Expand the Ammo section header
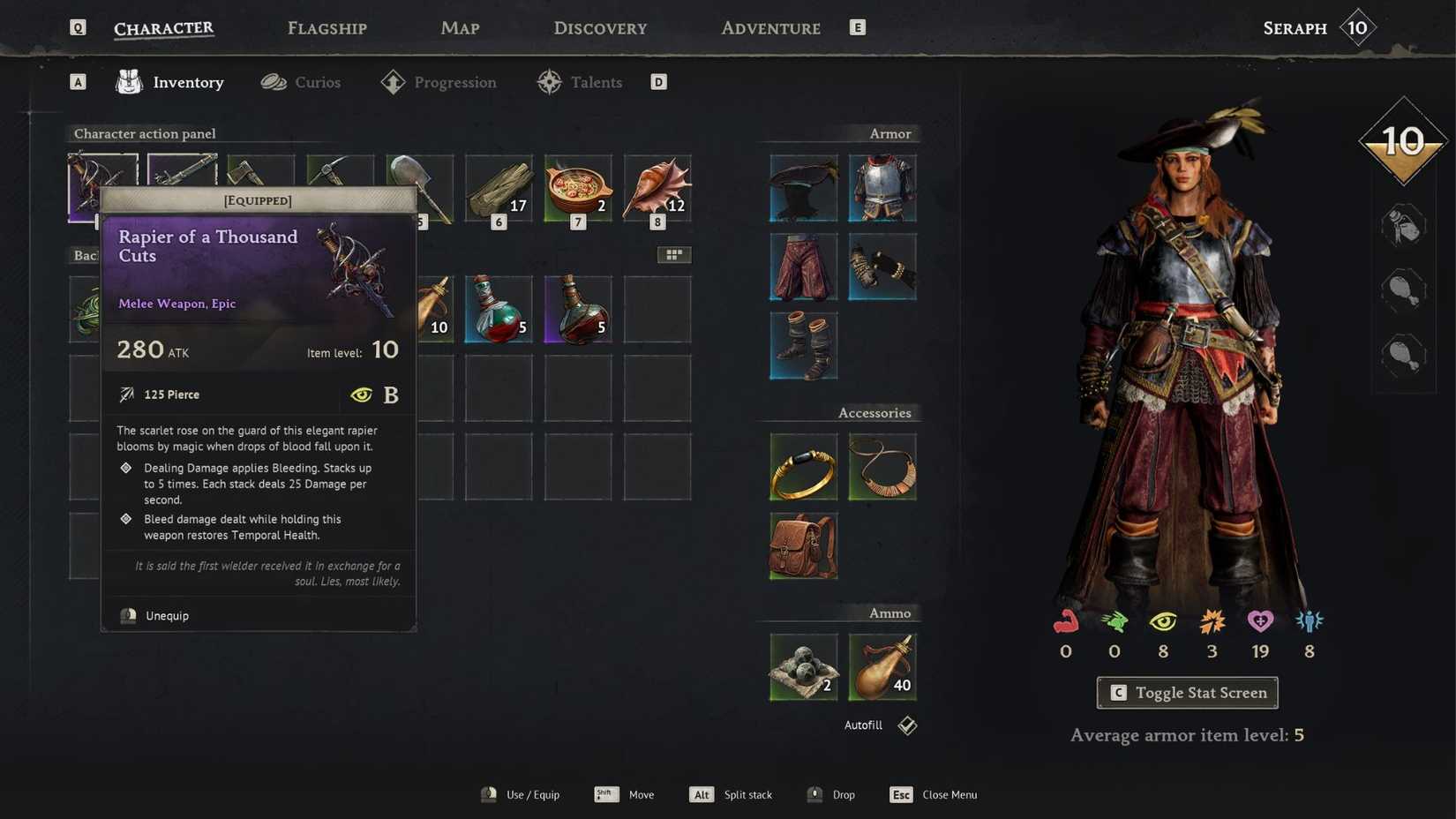Screen dimensions: 1456x819 (x=889, y=612)
